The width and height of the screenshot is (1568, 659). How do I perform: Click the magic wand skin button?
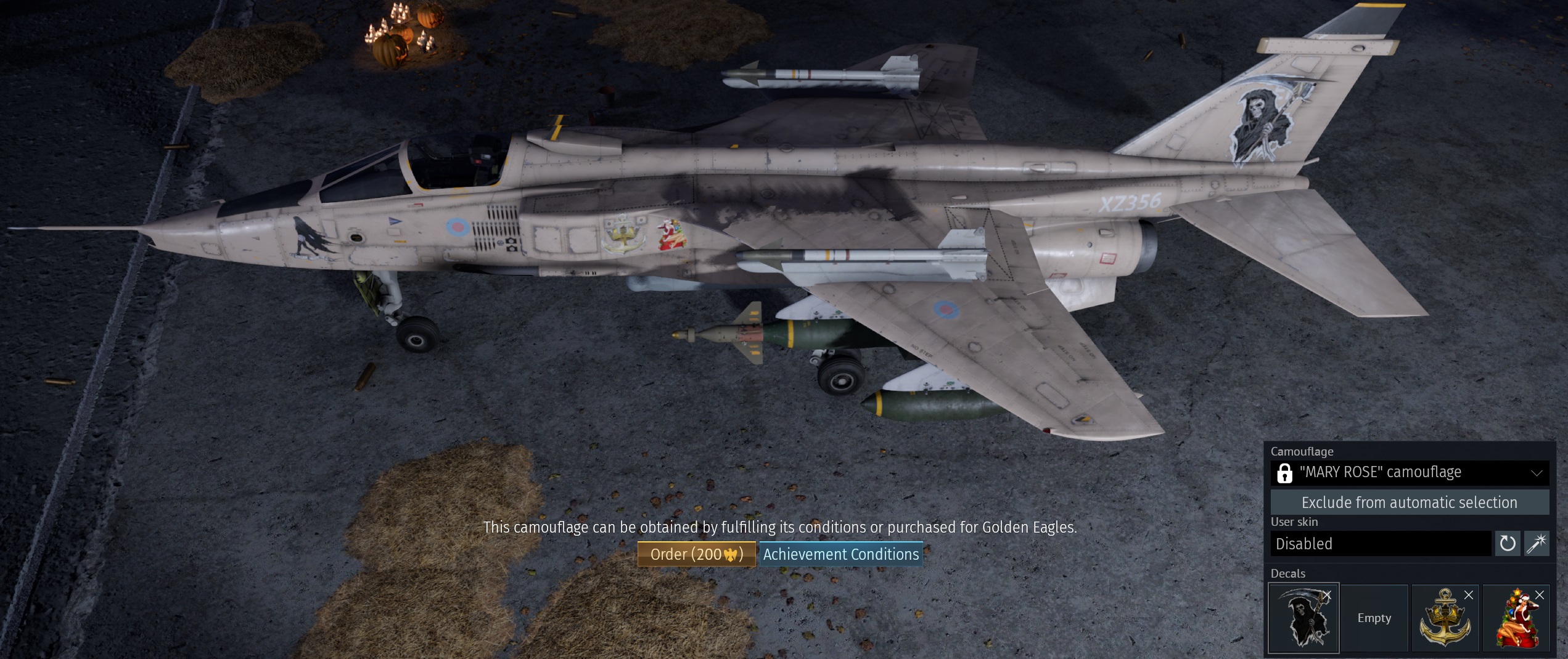[x=1537, y=544]
